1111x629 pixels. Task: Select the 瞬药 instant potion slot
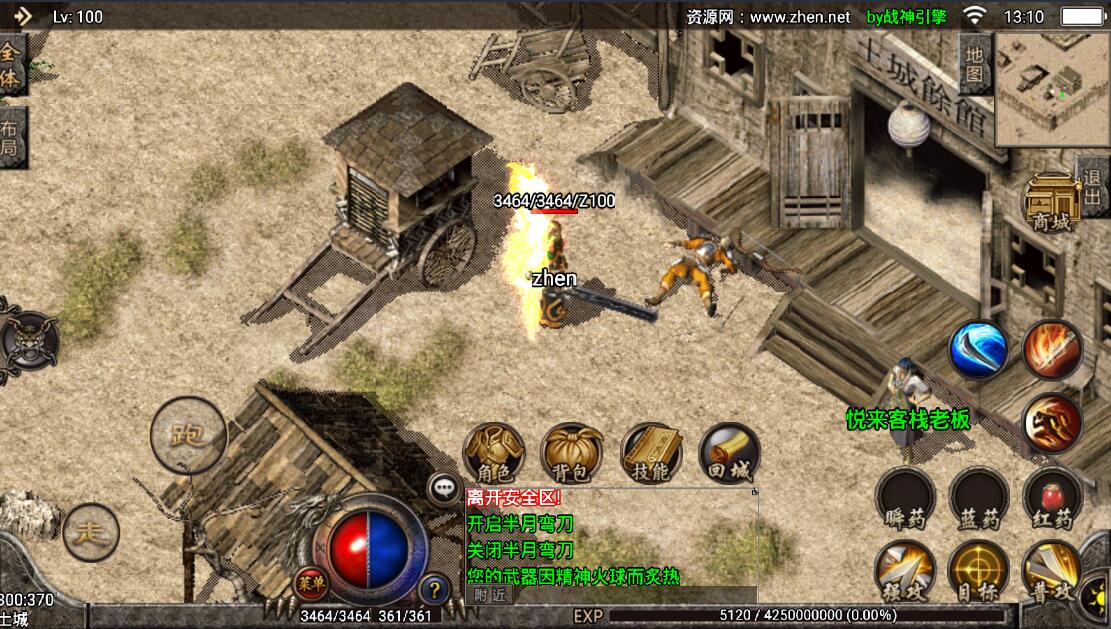pyautogui.click(x=905, y=497)
